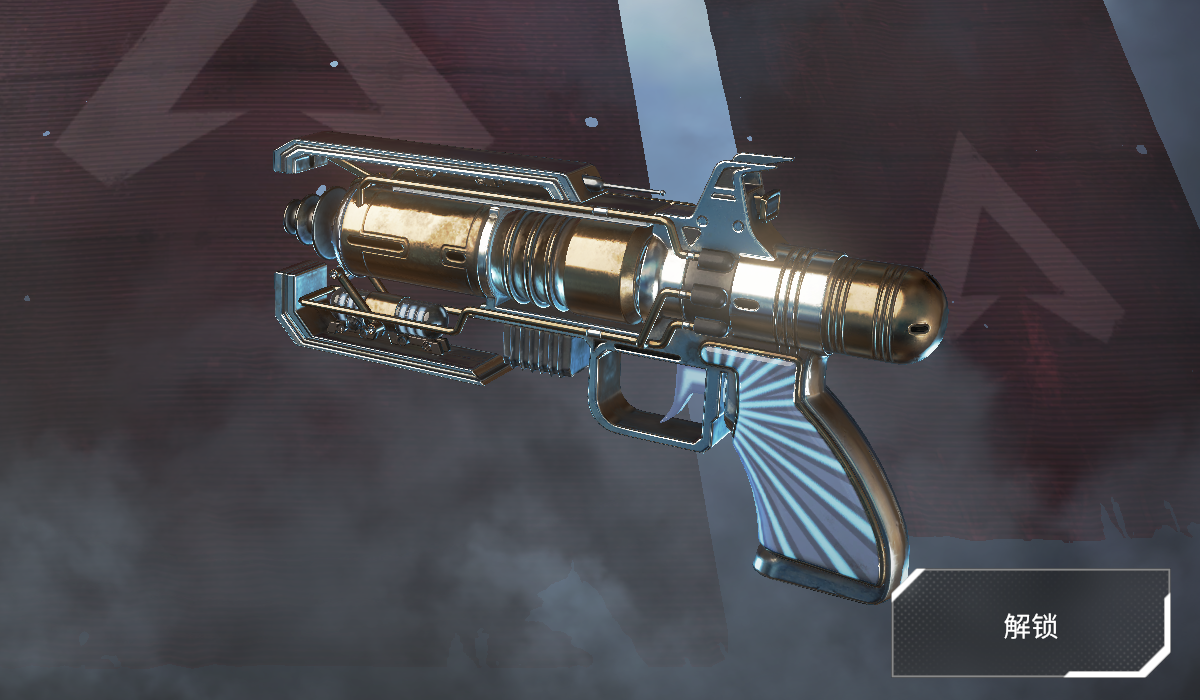Click the 解锁 unlock button
1200x700 pixels.
[x=1031, y=626]
